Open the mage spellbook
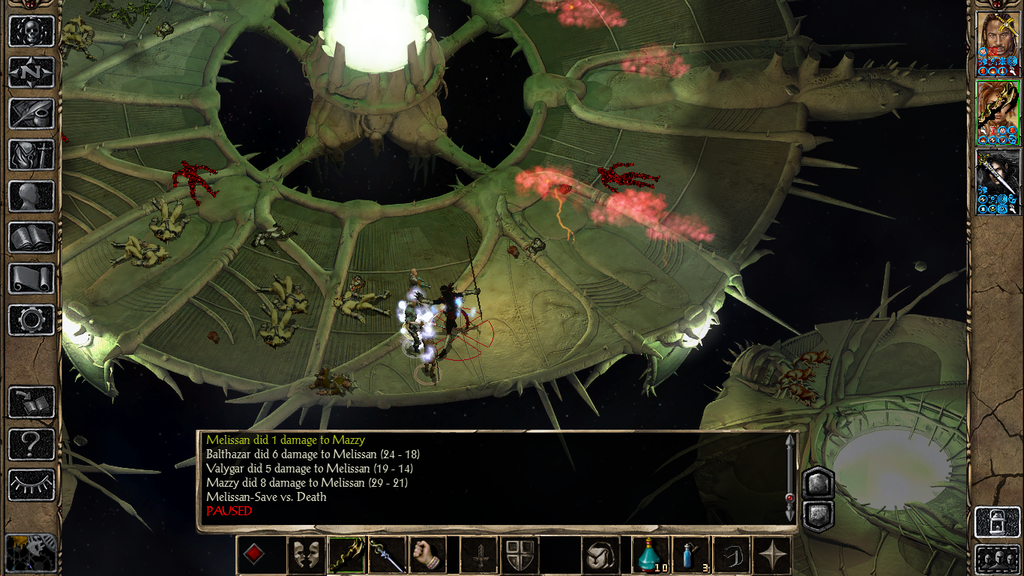Viewport: 1024px width, 576px height. tap(31, 237)
